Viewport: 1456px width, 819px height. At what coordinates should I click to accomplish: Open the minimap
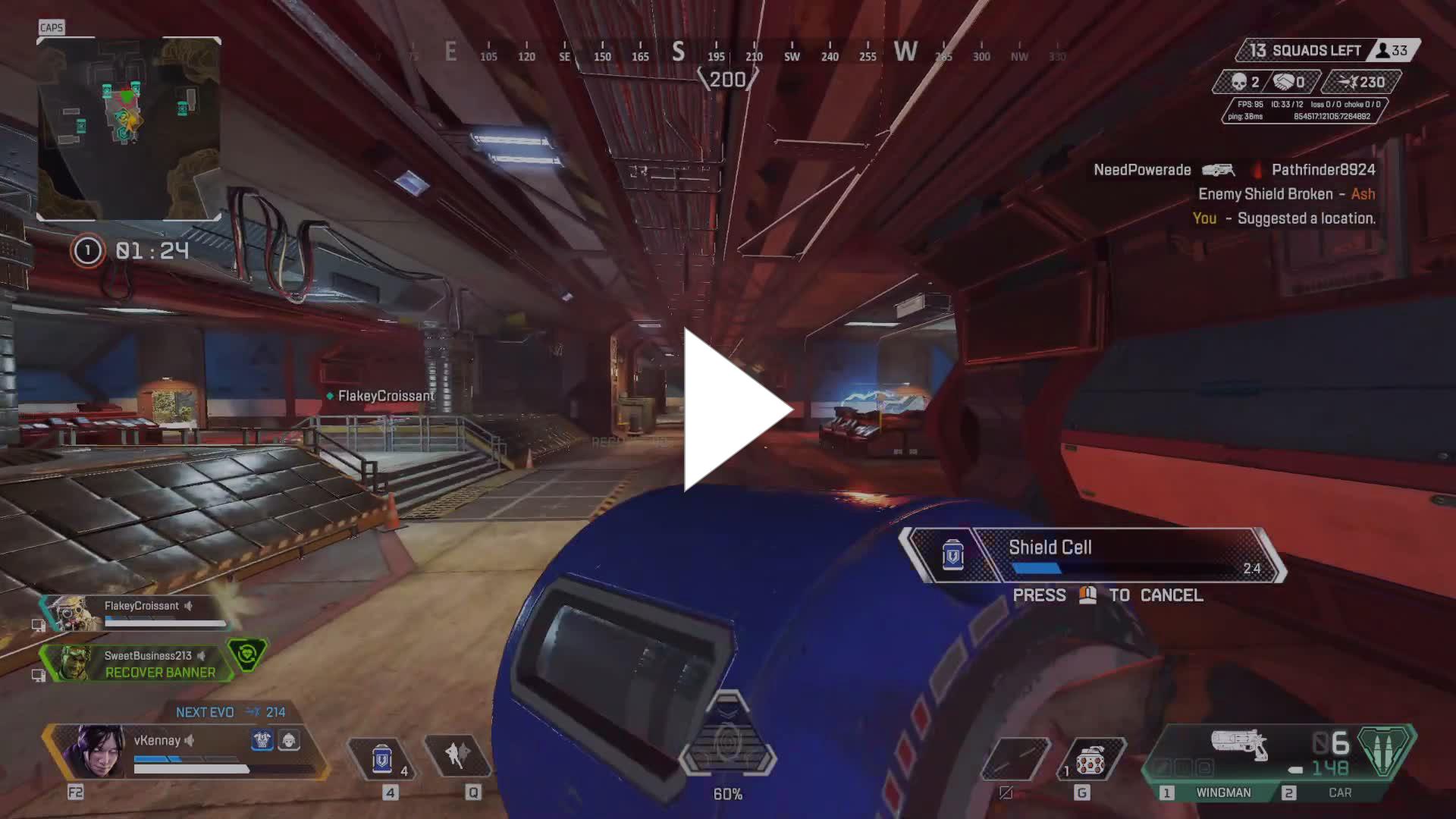click(129, 129)
